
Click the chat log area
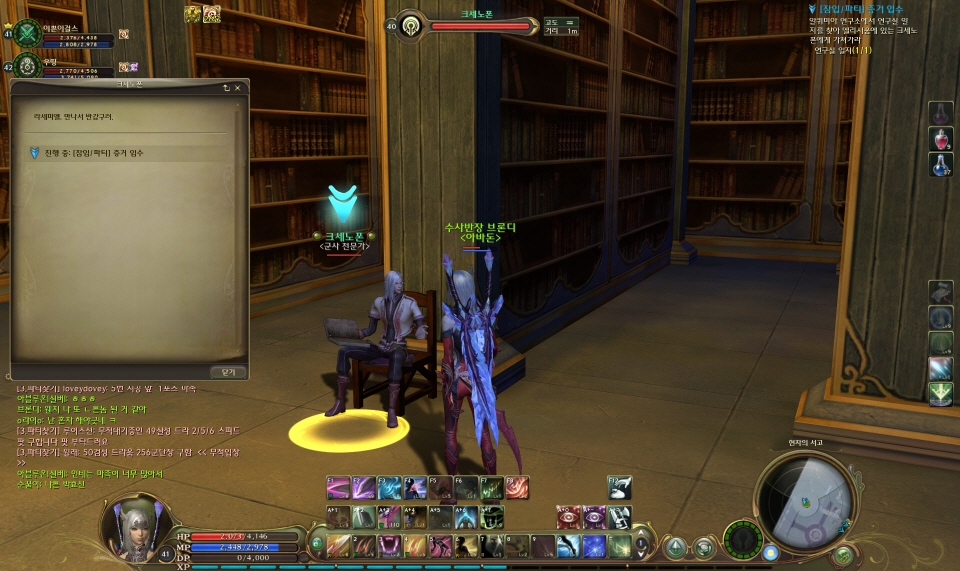pyautogui.click(x=130, y=432)
